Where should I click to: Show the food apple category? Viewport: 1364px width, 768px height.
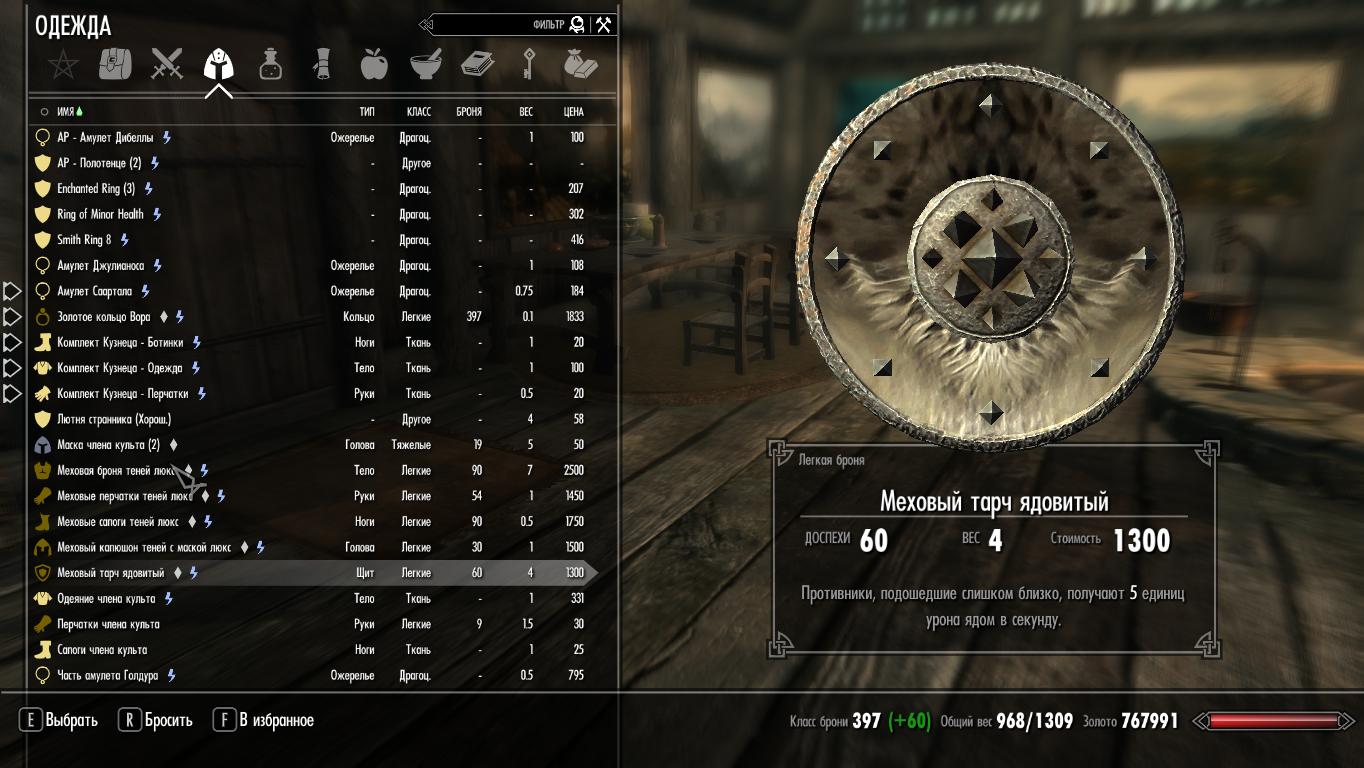(x=374, y=65)
